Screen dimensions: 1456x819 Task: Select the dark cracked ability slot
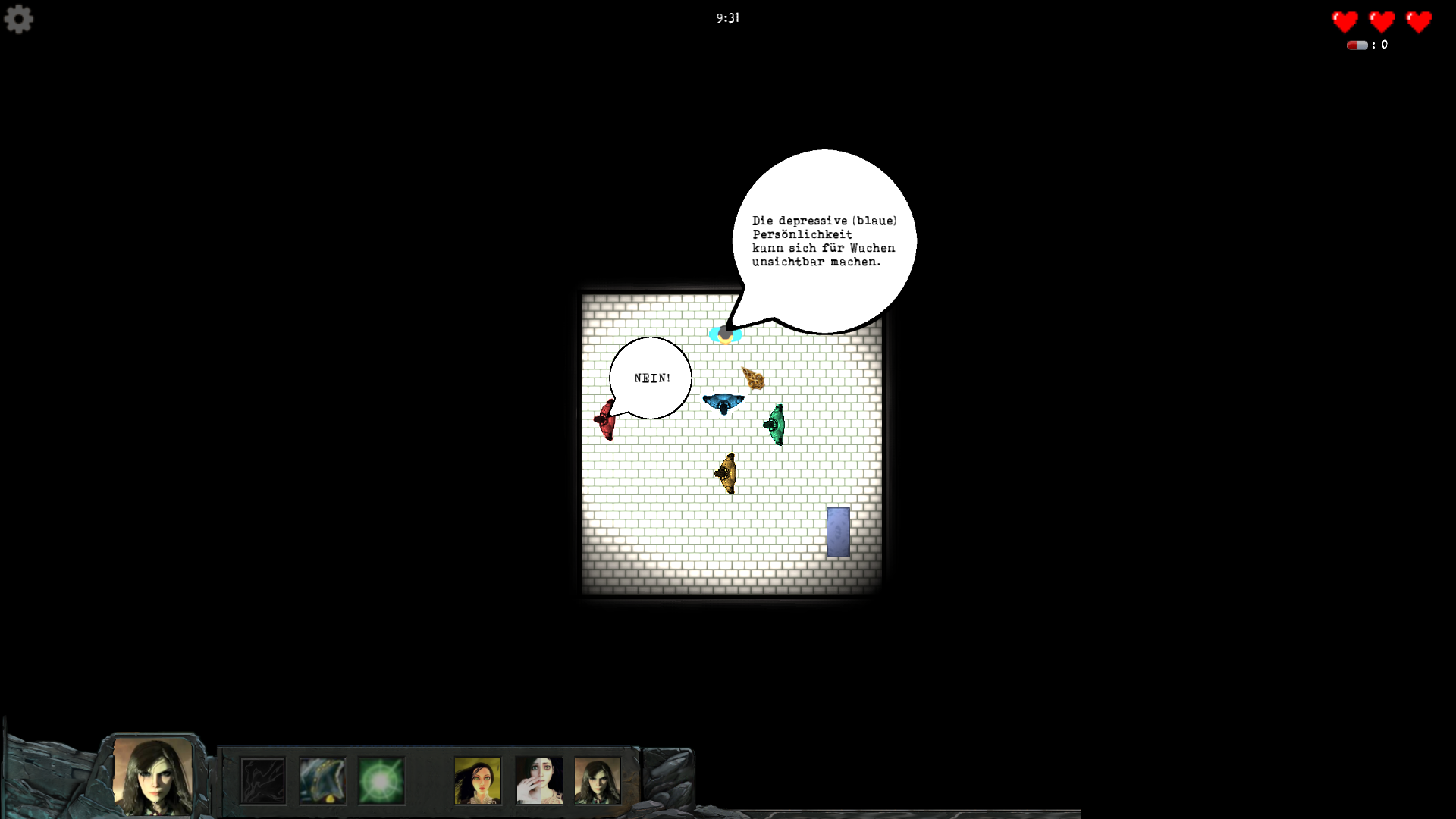tap(263, 780)
